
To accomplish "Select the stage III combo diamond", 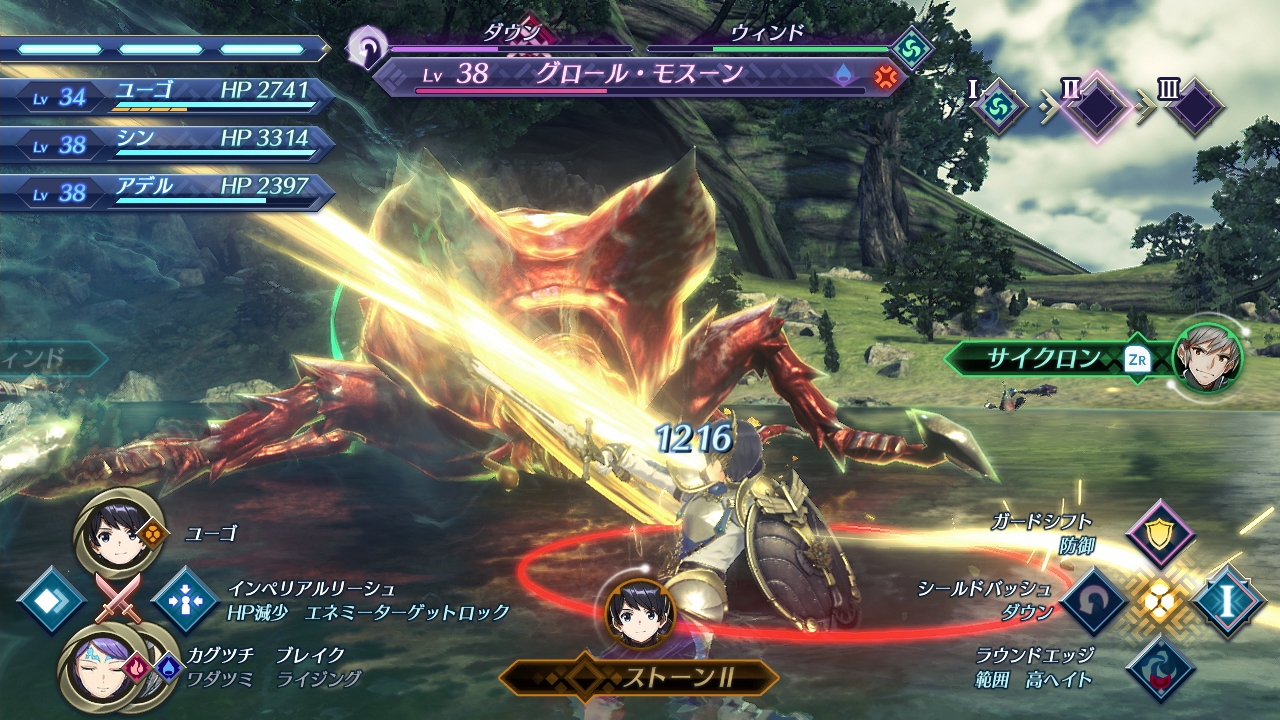I will click(x=1193, y=106).
